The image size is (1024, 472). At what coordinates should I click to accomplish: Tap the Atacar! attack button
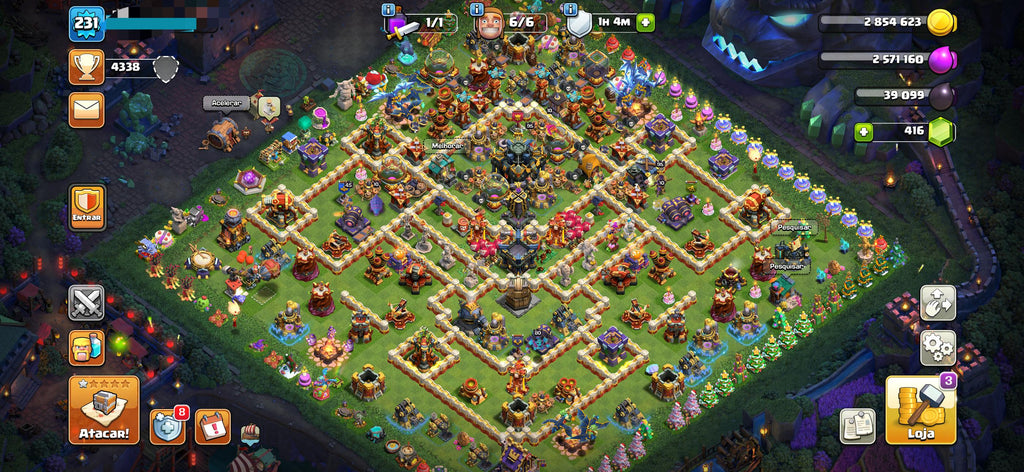[104, 409]
